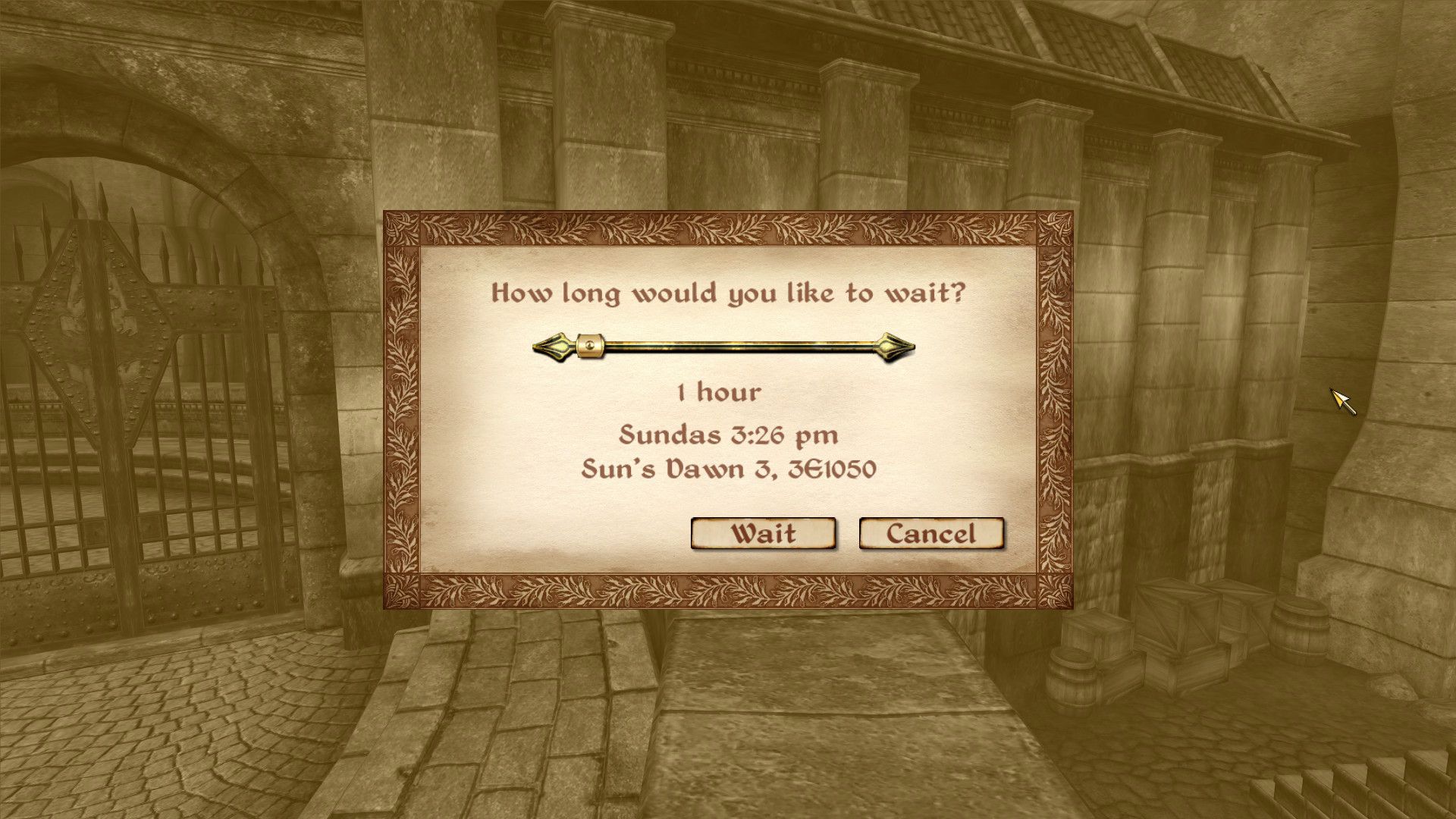Click the Wait button to pass time

(762, 534)
